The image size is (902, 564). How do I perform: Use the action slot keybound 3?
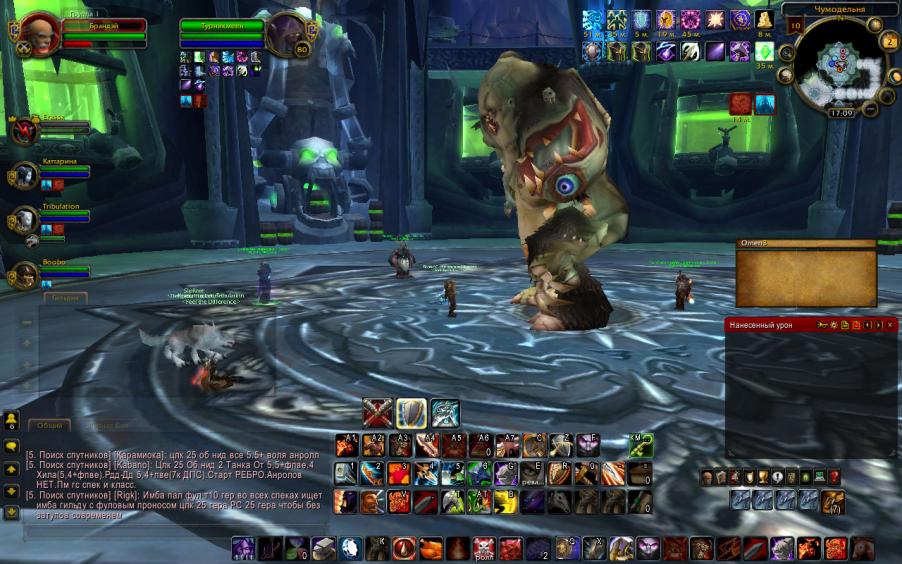point(399,473)
